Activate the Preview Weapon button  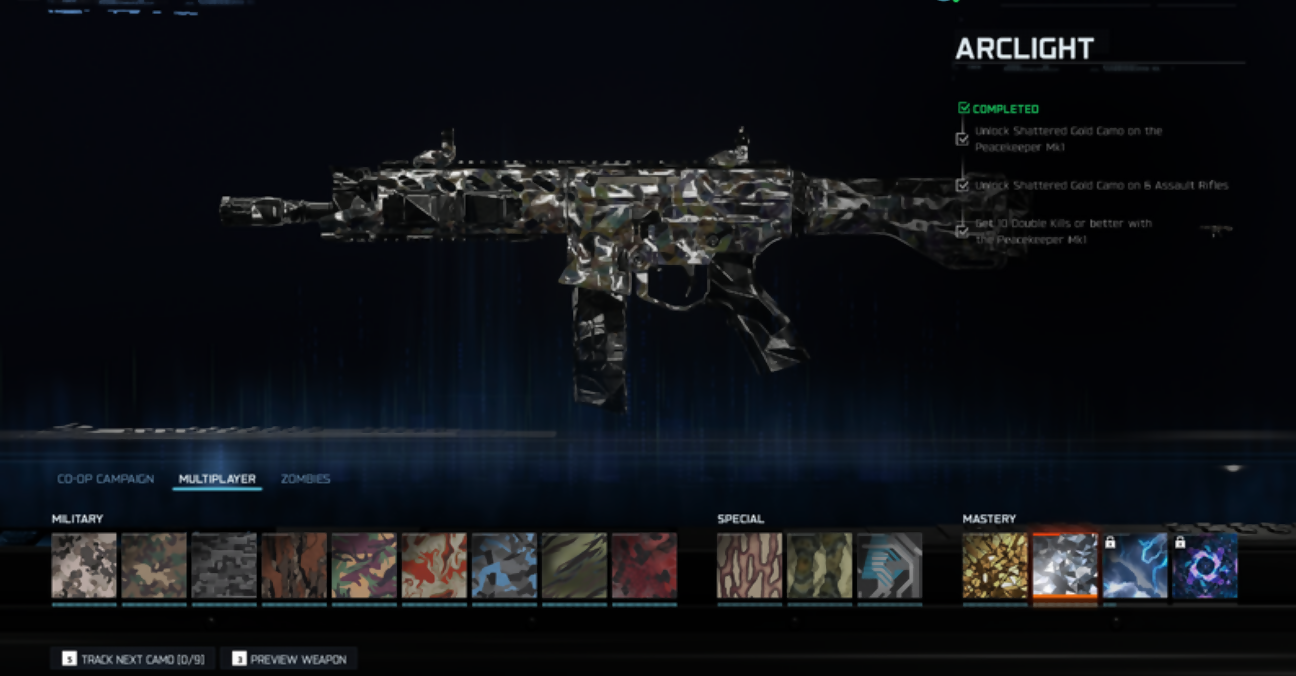(x=289, y=659)
